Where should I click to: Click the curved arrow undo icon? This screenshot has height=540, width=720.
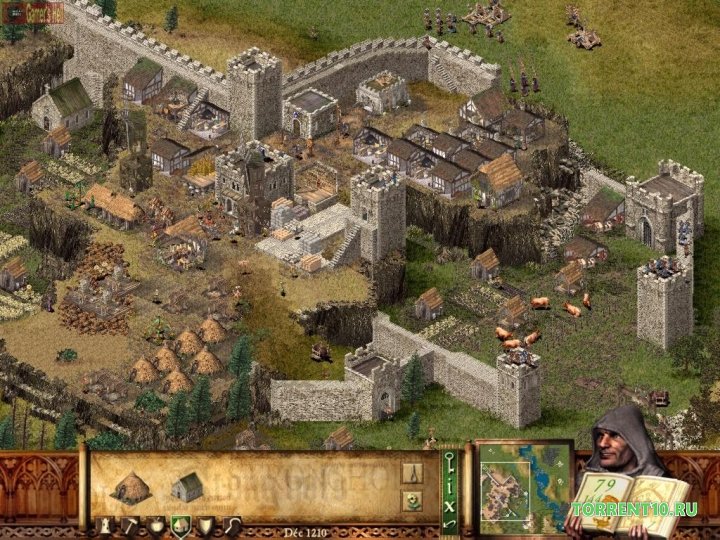pyautogui.click(x=448, y=523)
